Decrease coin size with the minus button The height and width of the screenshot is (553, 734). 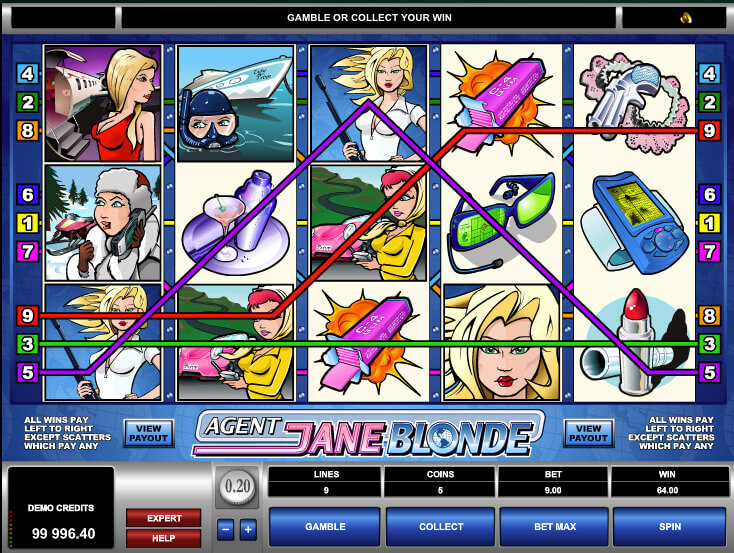point(225,528)
